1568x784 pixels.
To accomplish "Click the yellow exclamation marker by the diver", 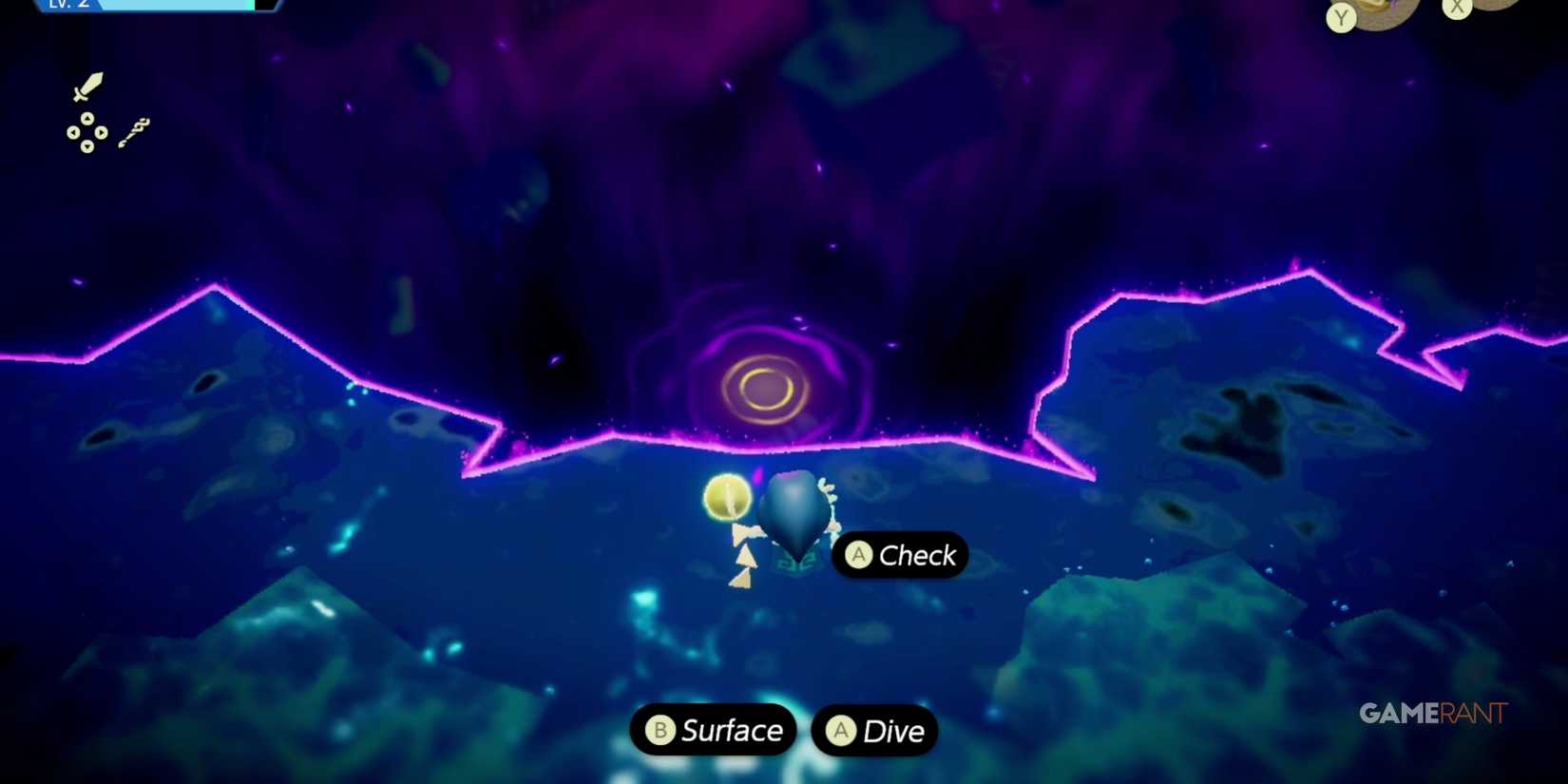I will click(726, 500).
